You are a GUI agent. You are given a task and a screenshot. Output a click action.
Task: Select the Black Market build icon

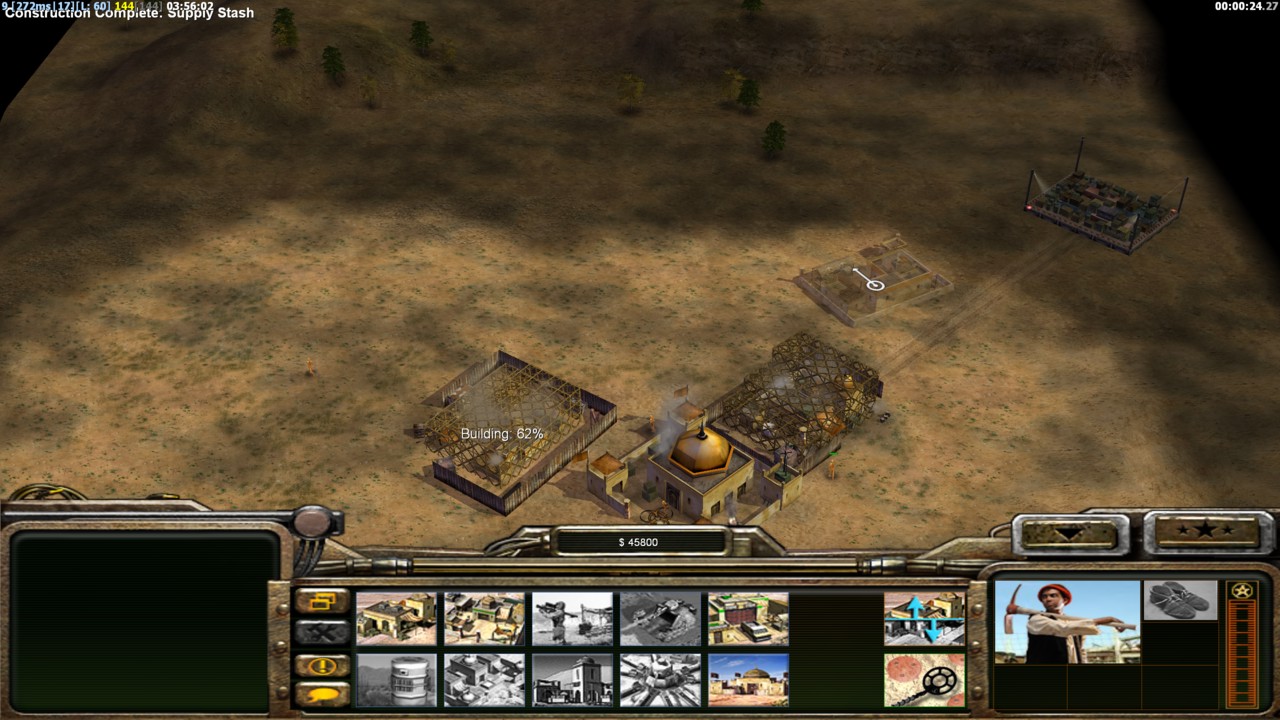[x=572, y=680]
